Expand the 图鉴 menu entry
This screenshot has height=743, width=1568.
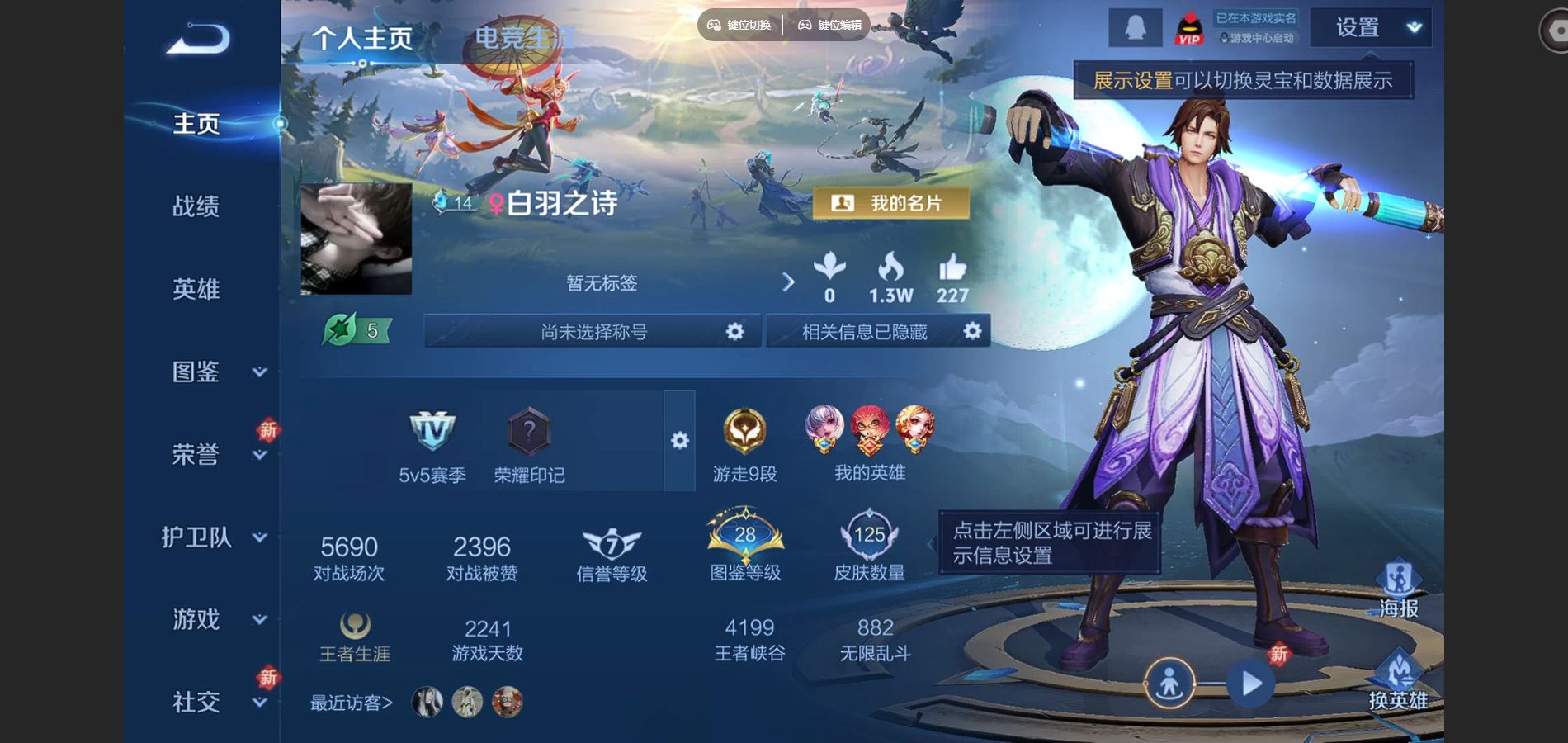pos(213,372)
